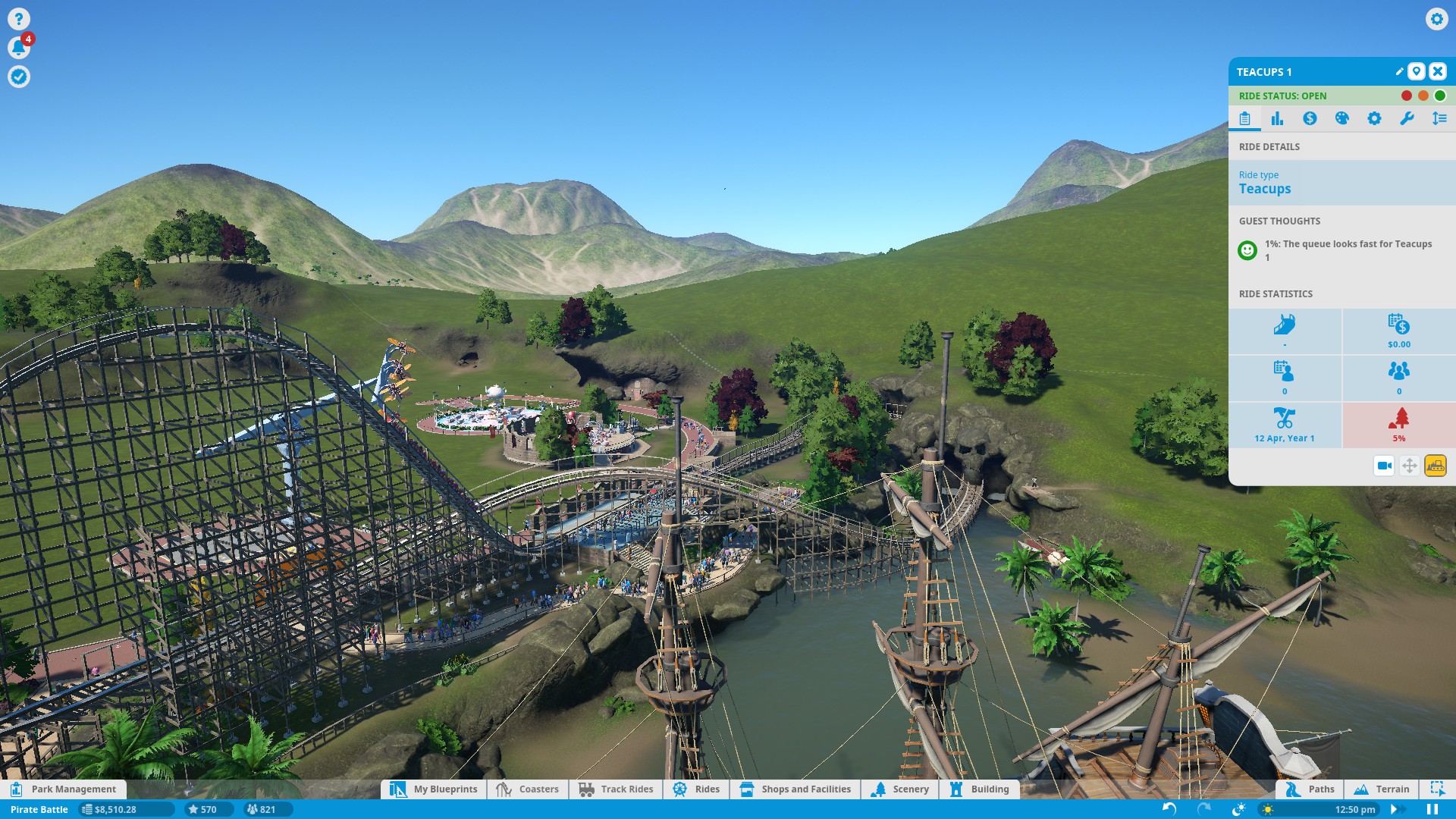Switch to the ride finances dollar tab

1310,118
